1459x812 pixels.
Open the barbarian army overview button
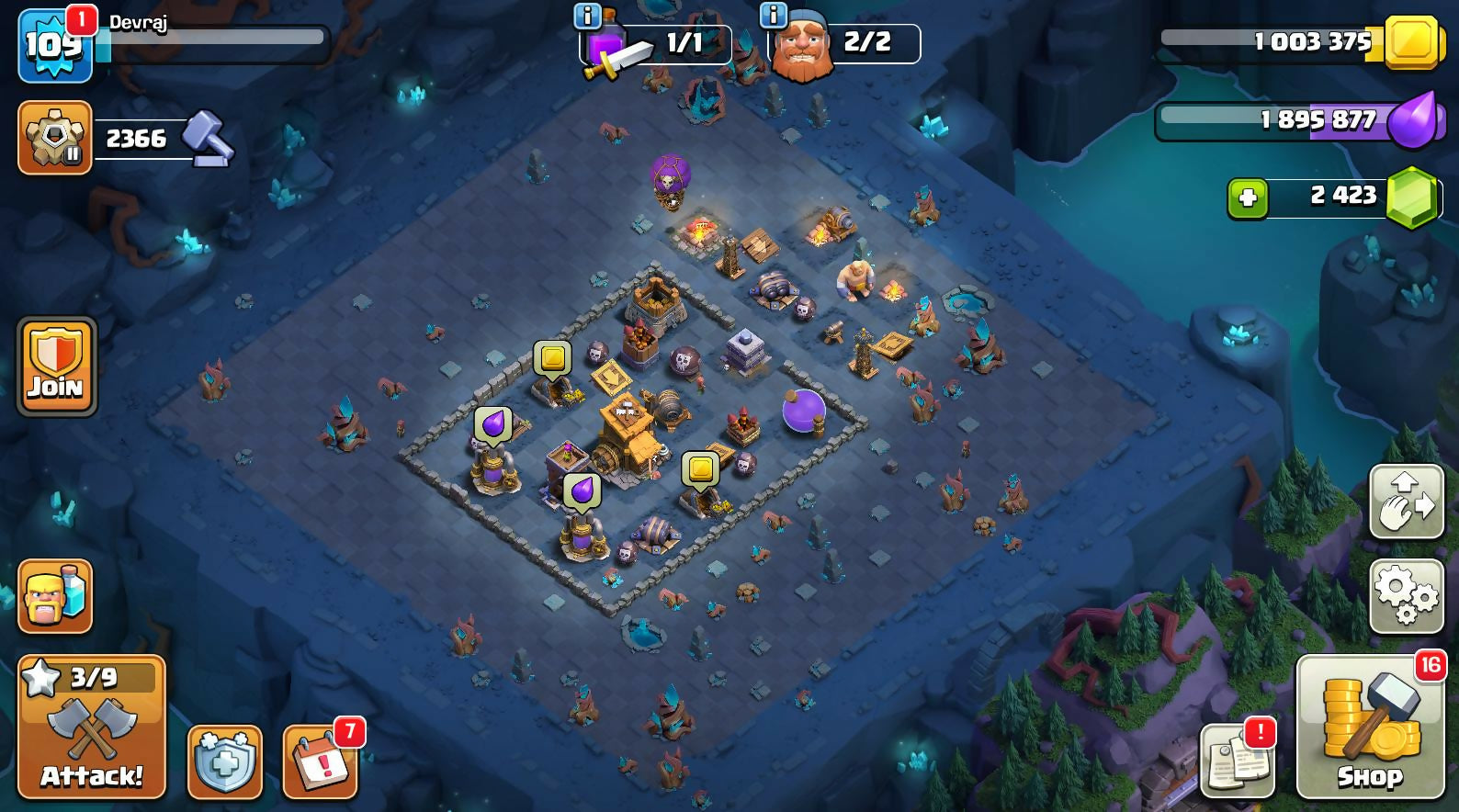(55, 597)
